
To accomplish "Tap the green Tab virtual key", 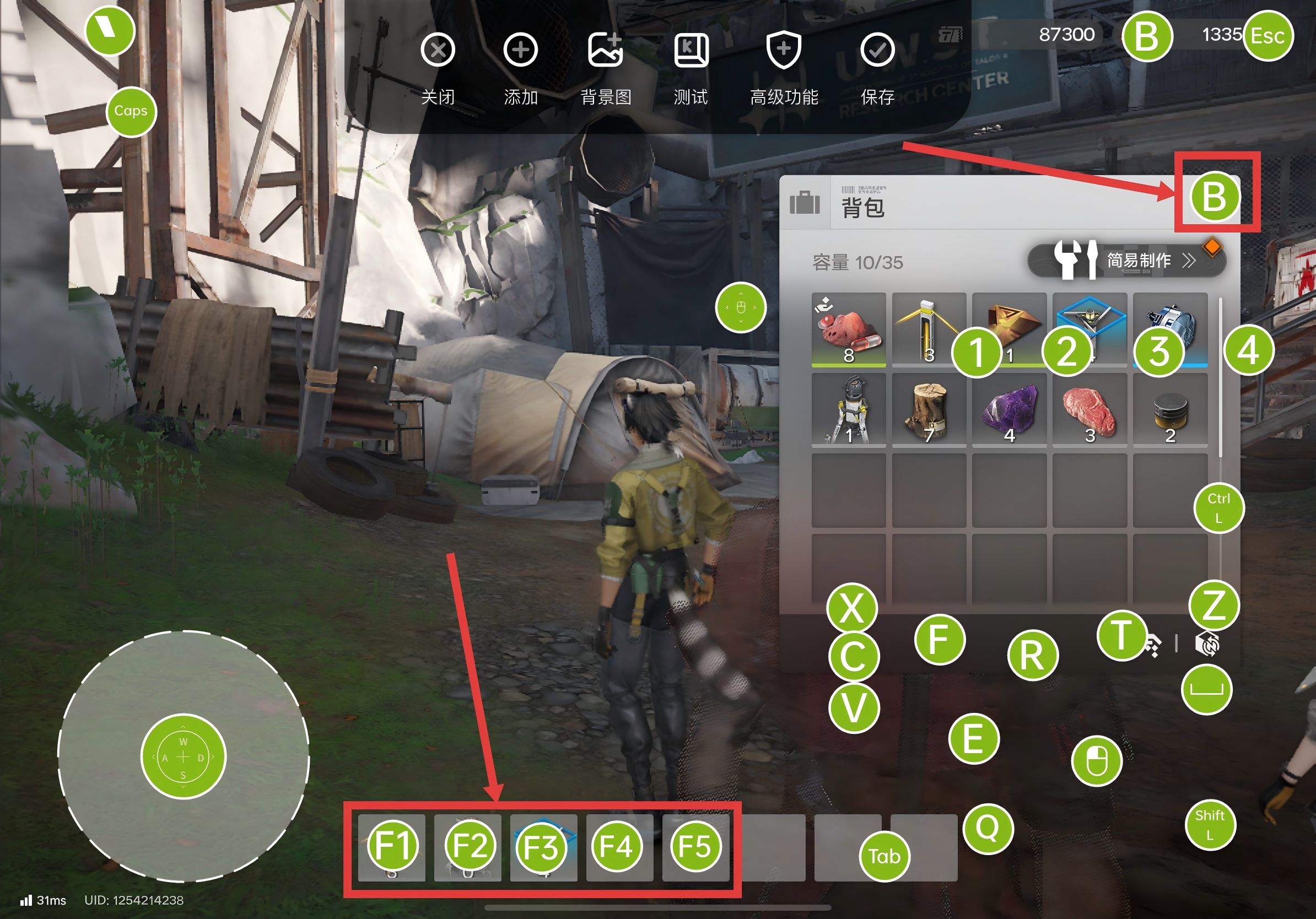I will pyautogui.click(x=884, y=856).
